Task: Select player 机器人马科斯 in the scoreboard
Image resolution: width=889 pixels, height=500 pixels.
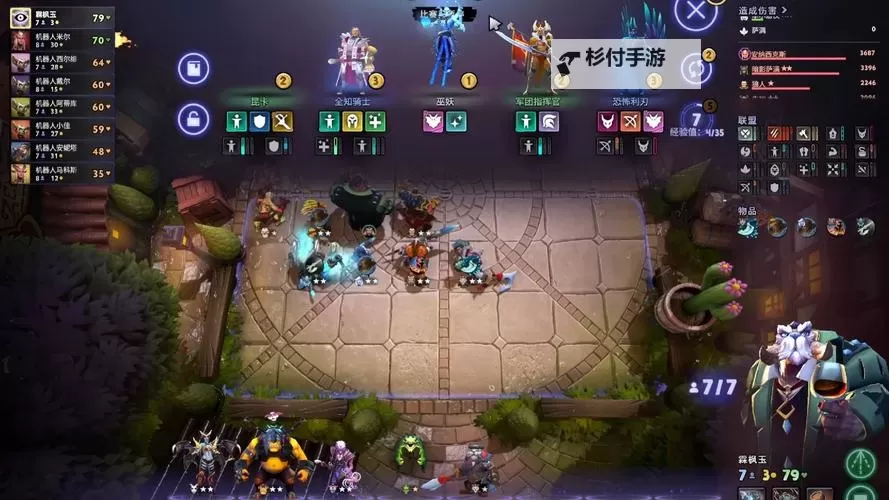Action: pos(60,172)
